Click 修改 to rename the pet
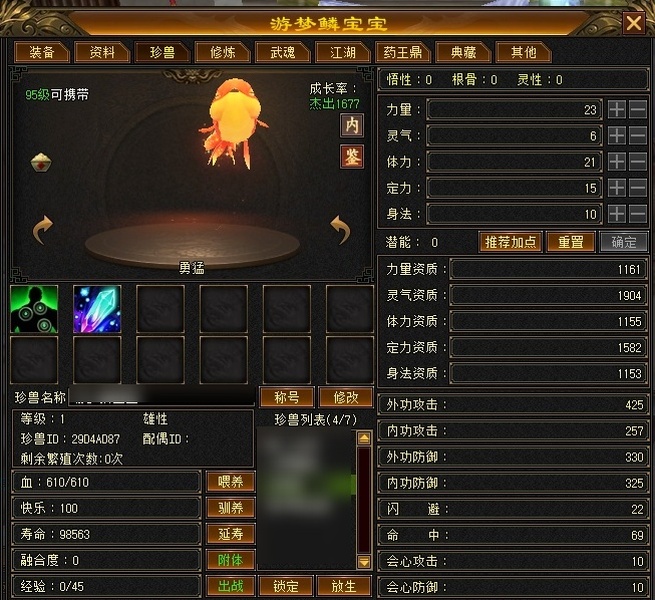The height and width of the screenshot is (600, 655). coord(345,397)
